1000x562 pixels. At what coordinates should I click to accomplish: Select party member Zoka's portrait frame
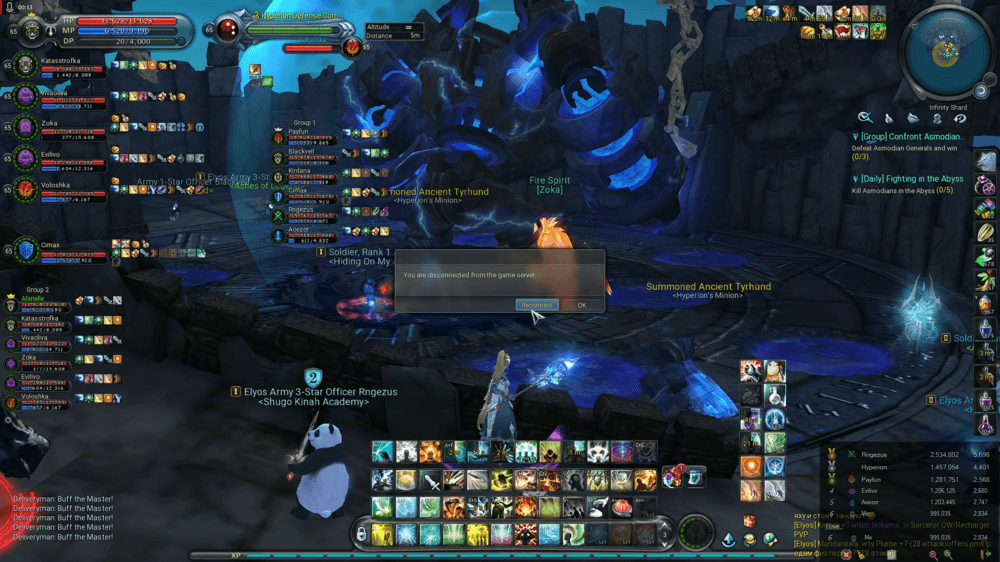(25, 129)
